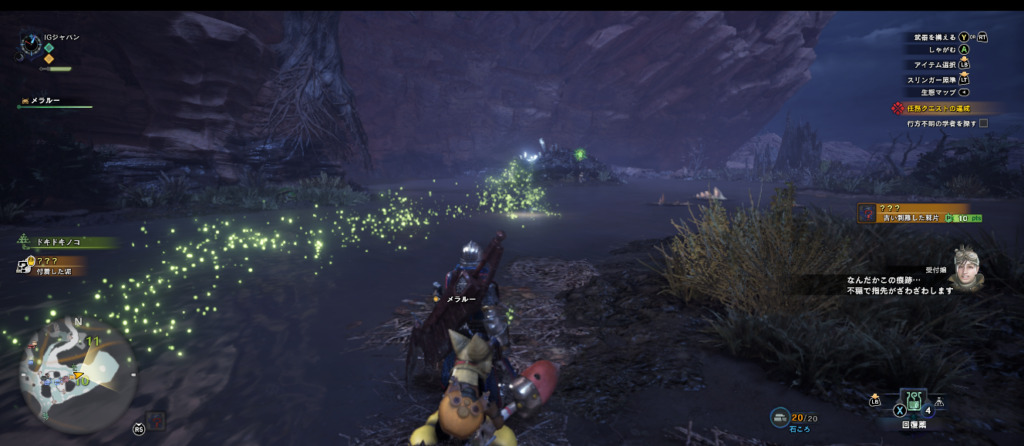Click the handler's portrait in the dialogue
The height and width of the screenshot is (446, 1024).
point(966,266)
